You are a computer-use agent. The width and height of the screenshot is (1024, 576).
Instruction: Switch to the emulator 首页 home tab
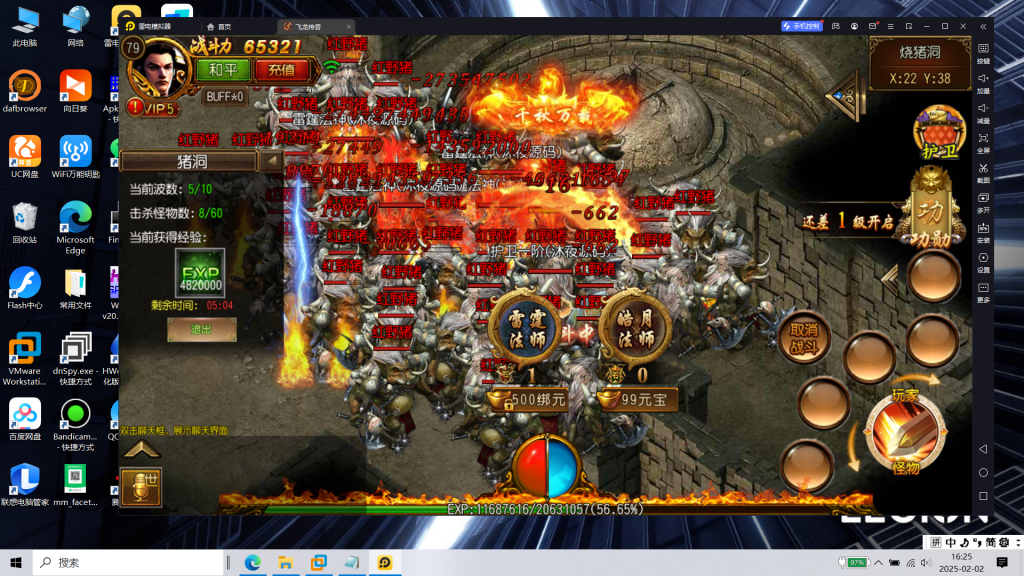[218, 26]
